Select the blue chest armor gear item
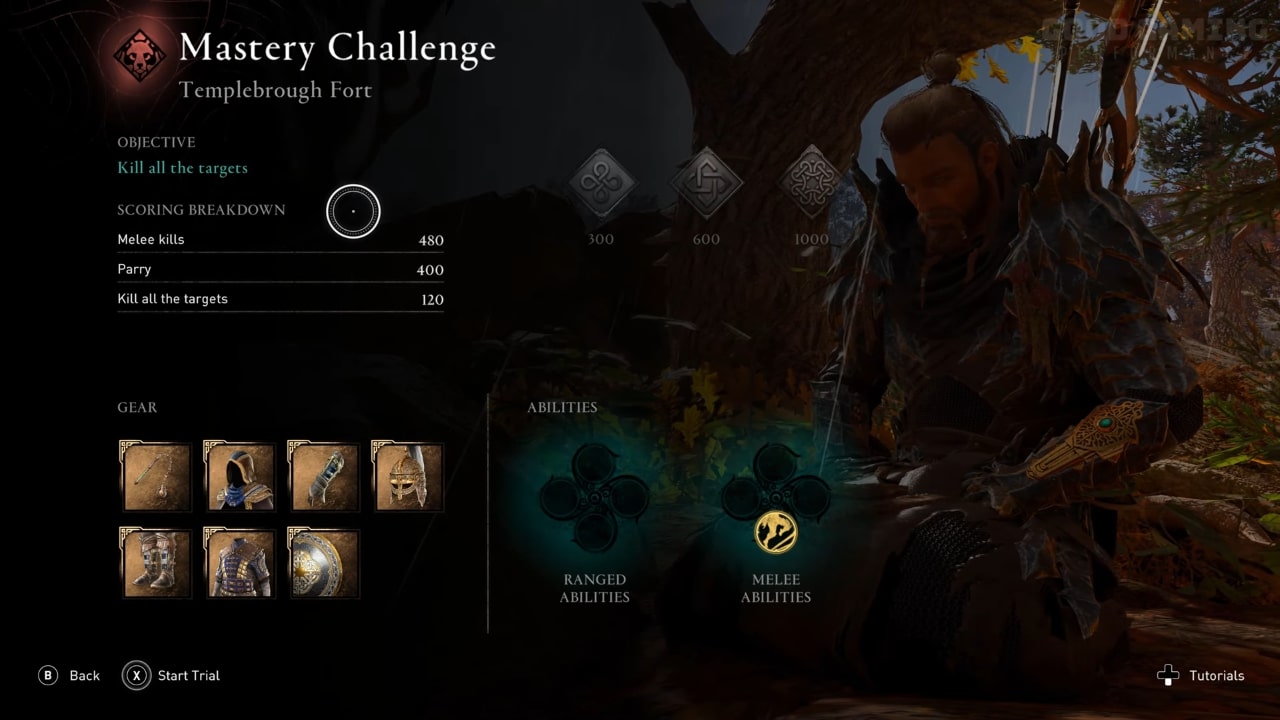Viewport: 1280px width, 720px height. [x=239, y=563]
